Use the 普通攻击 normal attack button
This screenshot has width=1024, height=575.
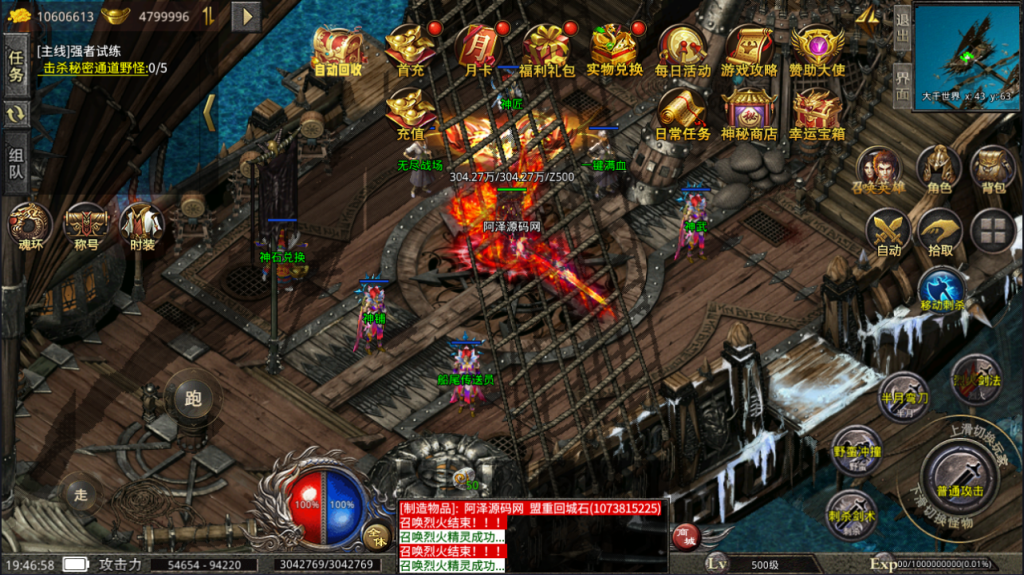pyautogui.click(x=960, y=476)
